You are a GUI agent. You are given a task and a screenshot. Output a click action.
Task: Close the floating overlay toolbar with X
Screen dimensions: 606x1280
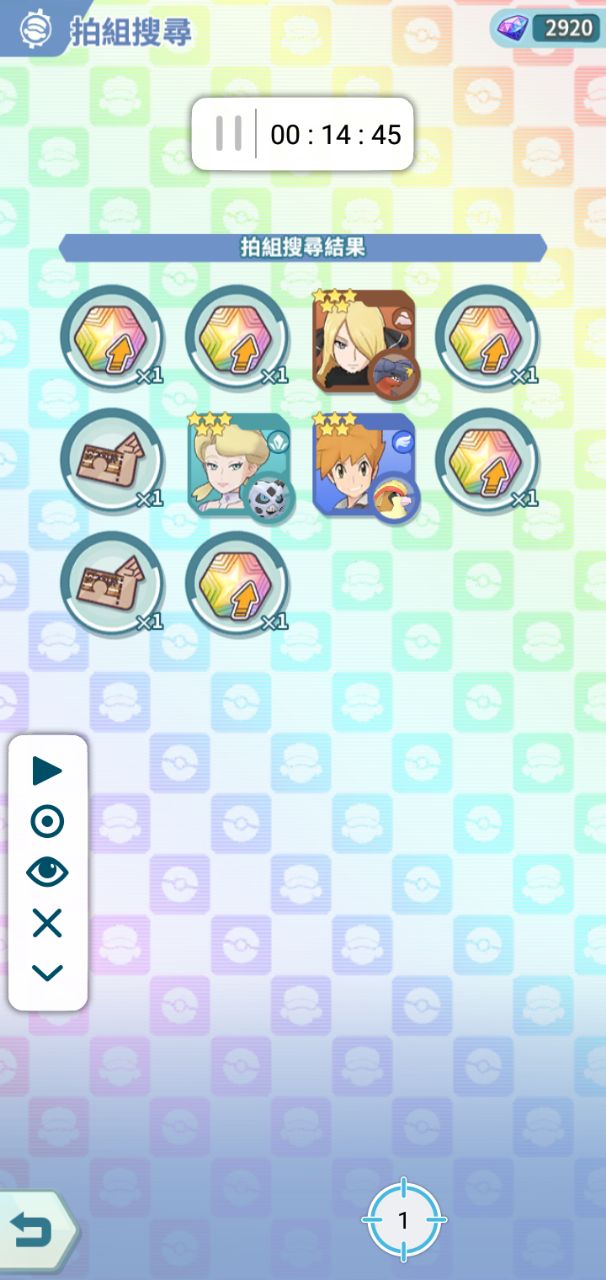[47, 924]
